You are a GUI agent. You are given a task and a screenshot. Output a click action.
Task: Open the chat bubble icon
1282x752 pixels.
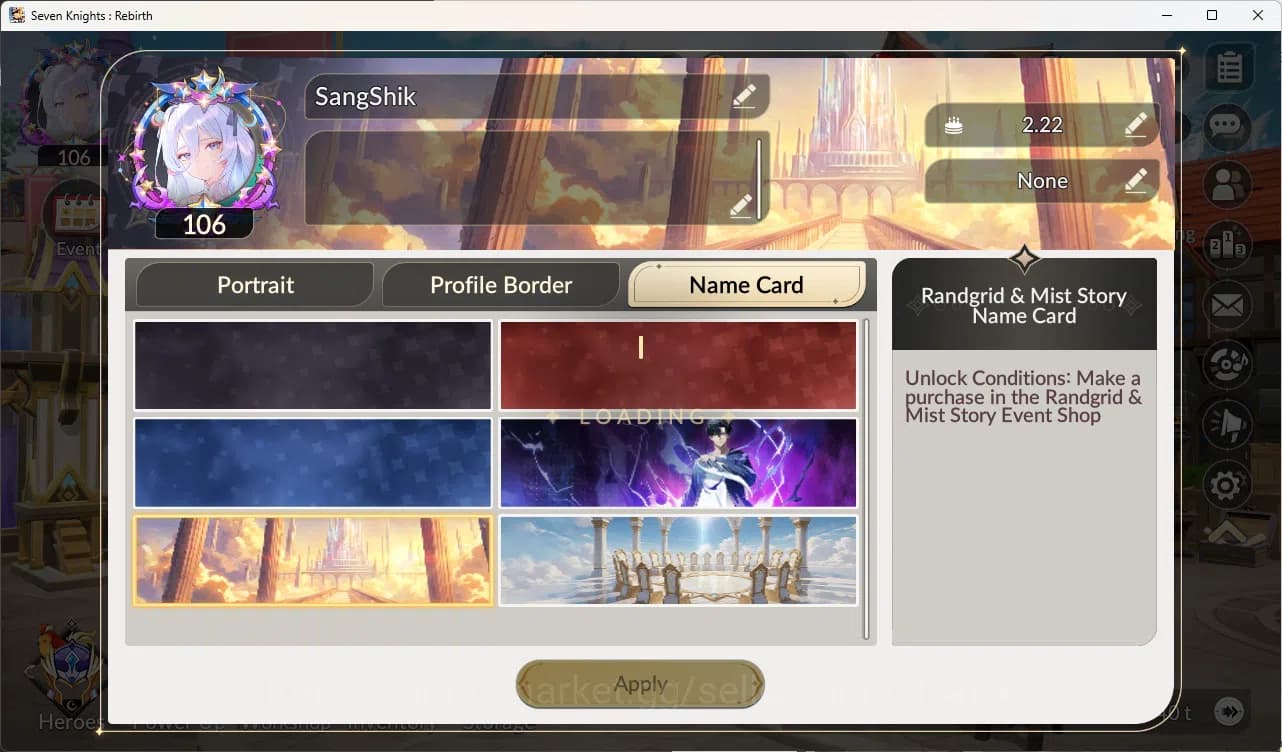(x=1228, y=125)
